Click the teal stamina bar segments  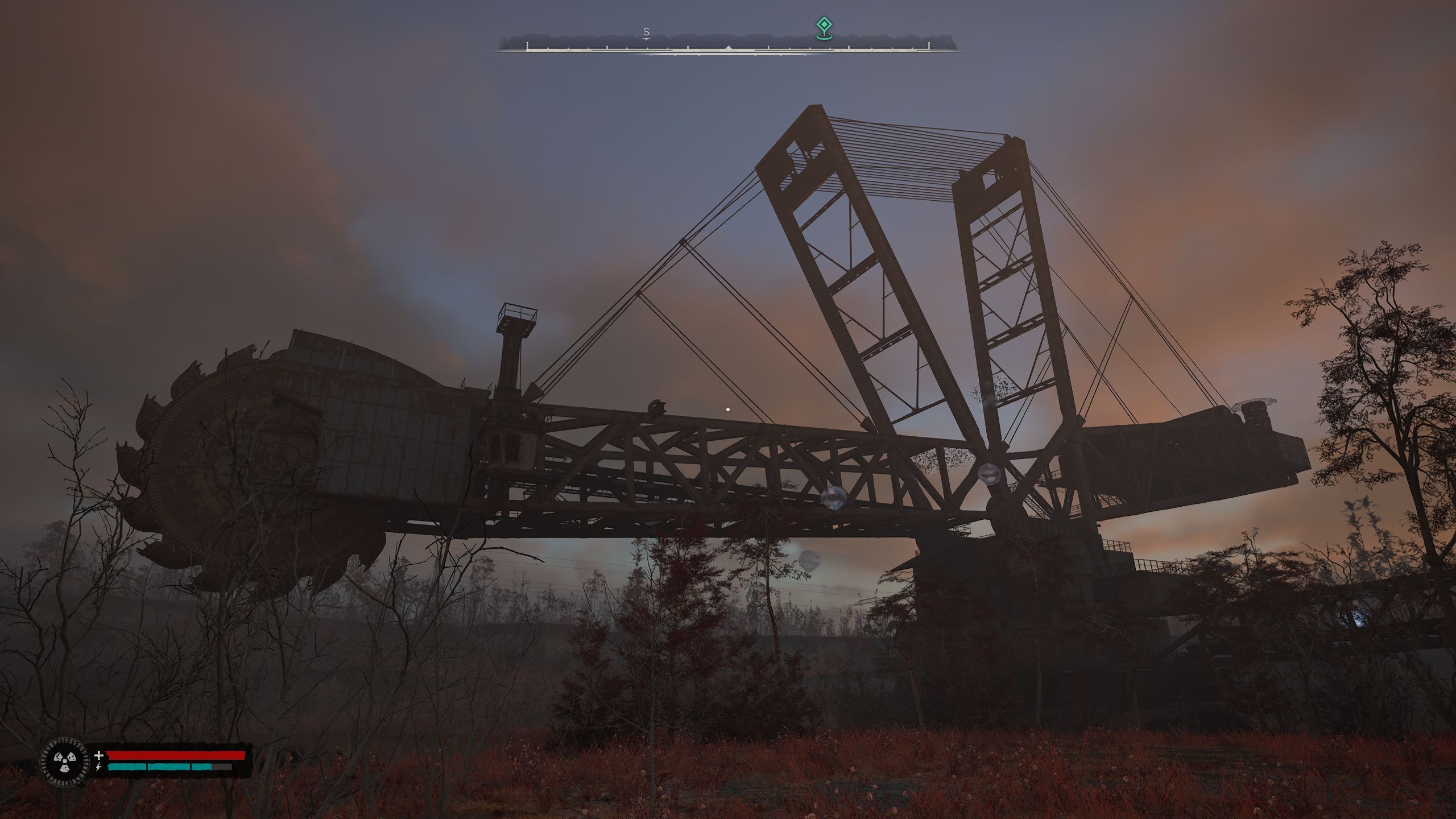[159, 766]
